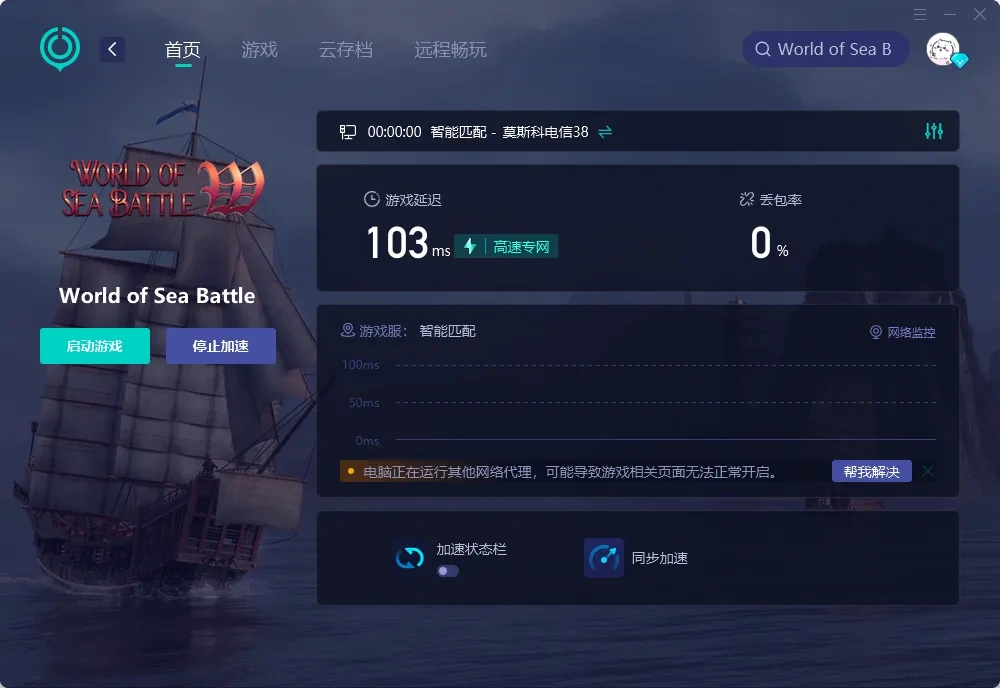Dismiss the proxy warning notice
This screenshot has height=688, width=1000.
[x=929, y=471]
